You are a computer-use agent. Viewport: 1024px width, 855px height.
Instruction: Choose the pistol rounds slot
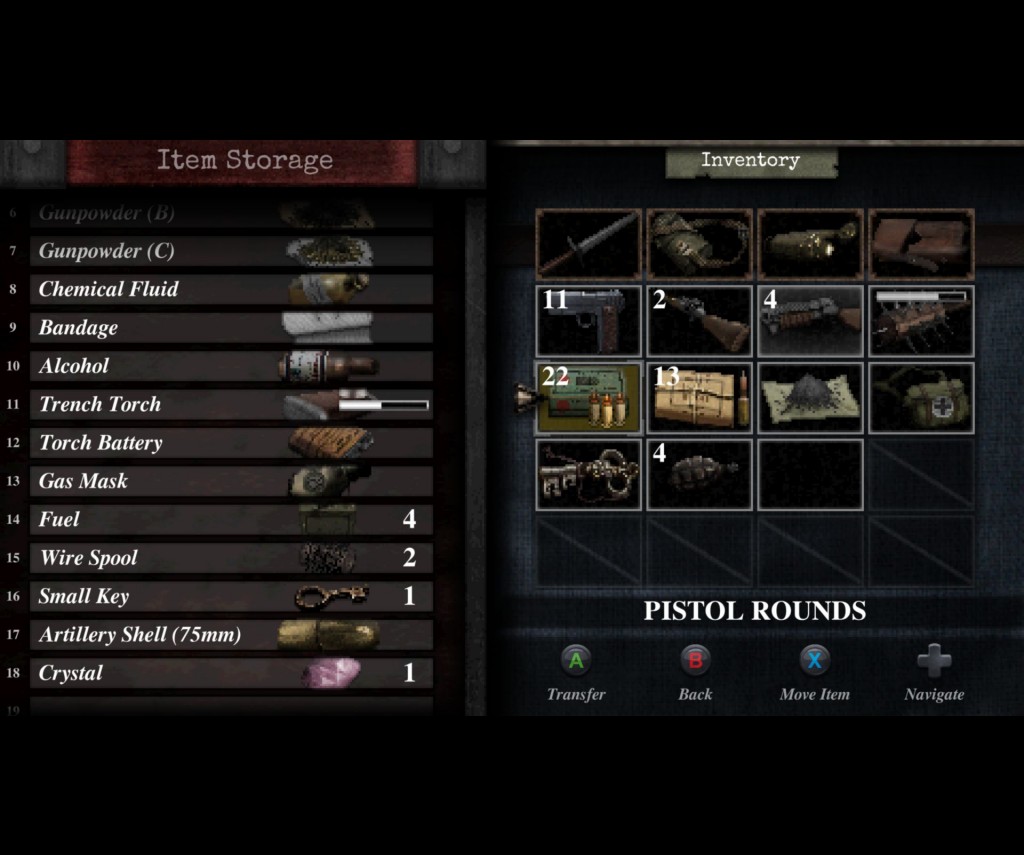coord(588,398)
